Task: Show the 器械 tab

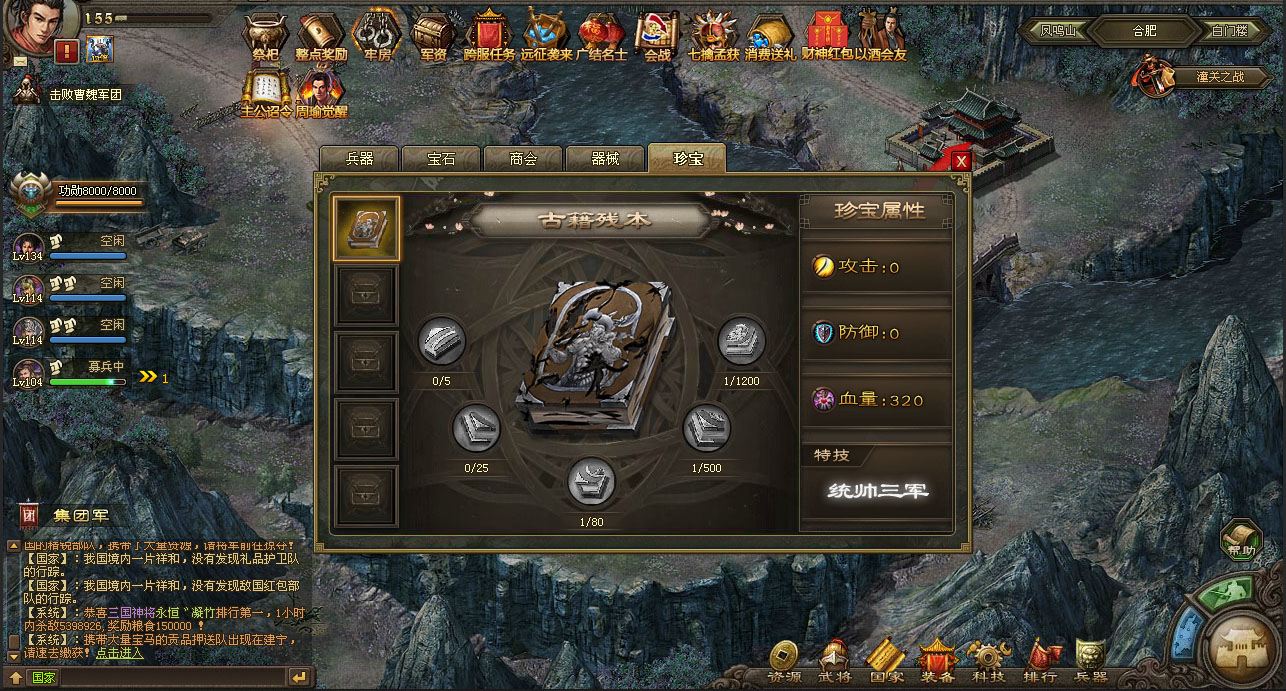Action: pos(605,159)
